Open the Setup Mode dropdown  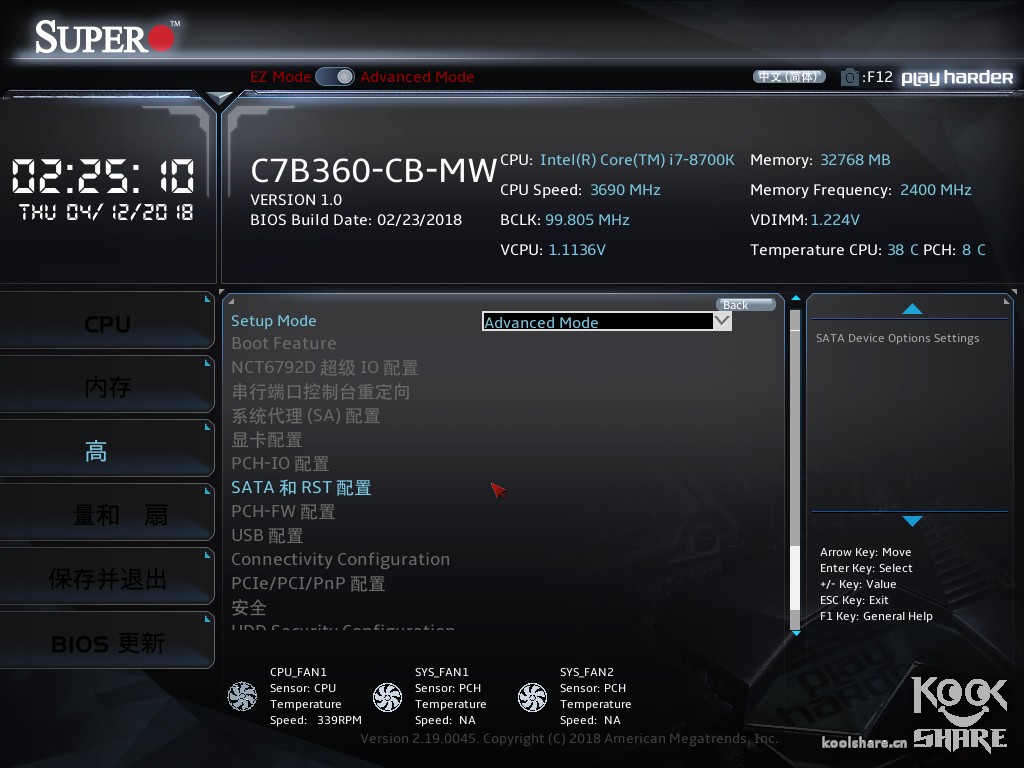pyautogui.click(x=607, y=322)
